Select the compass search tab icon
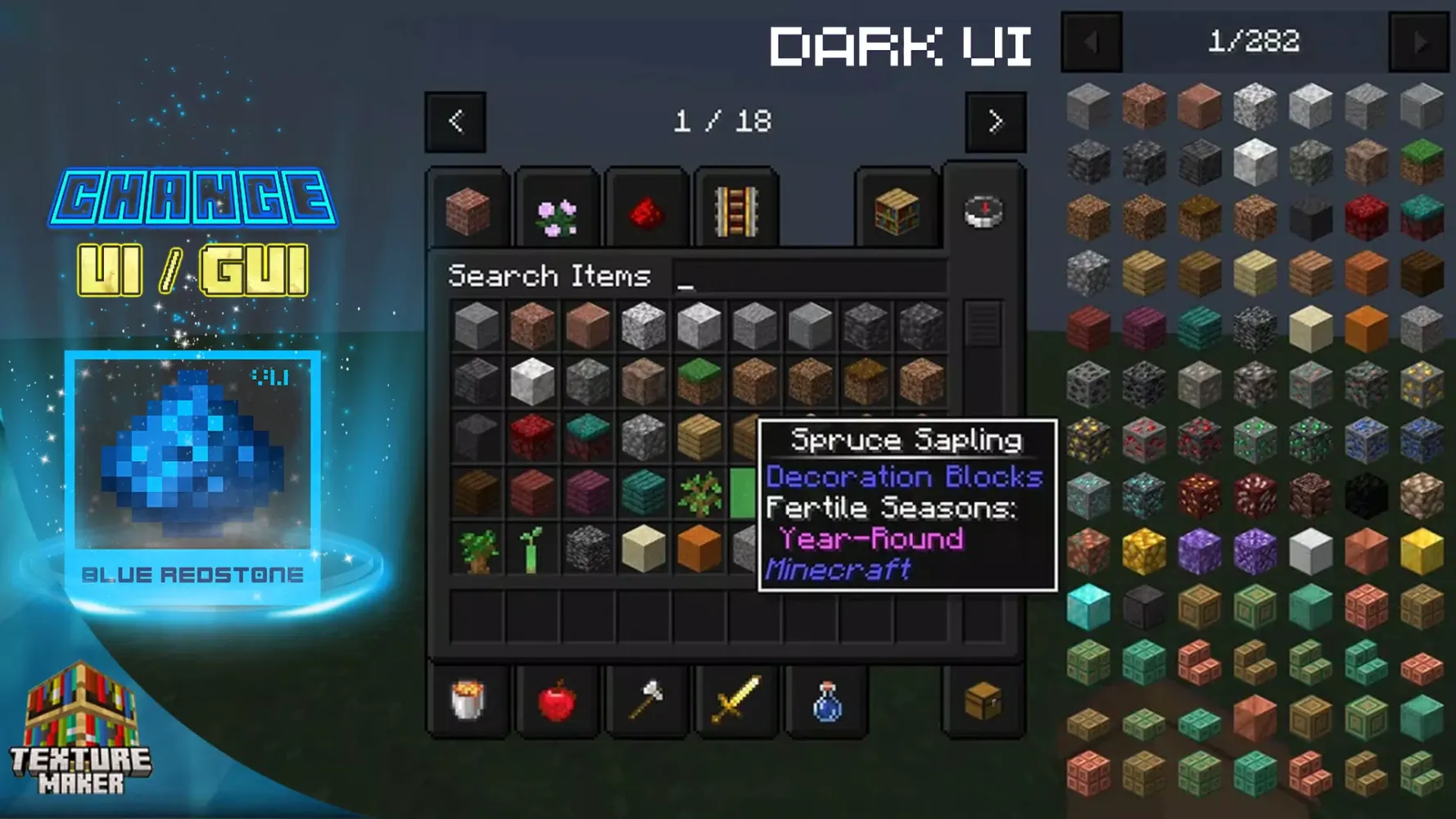This screenshot has height=819, width=1456. [x=983, y=211]
